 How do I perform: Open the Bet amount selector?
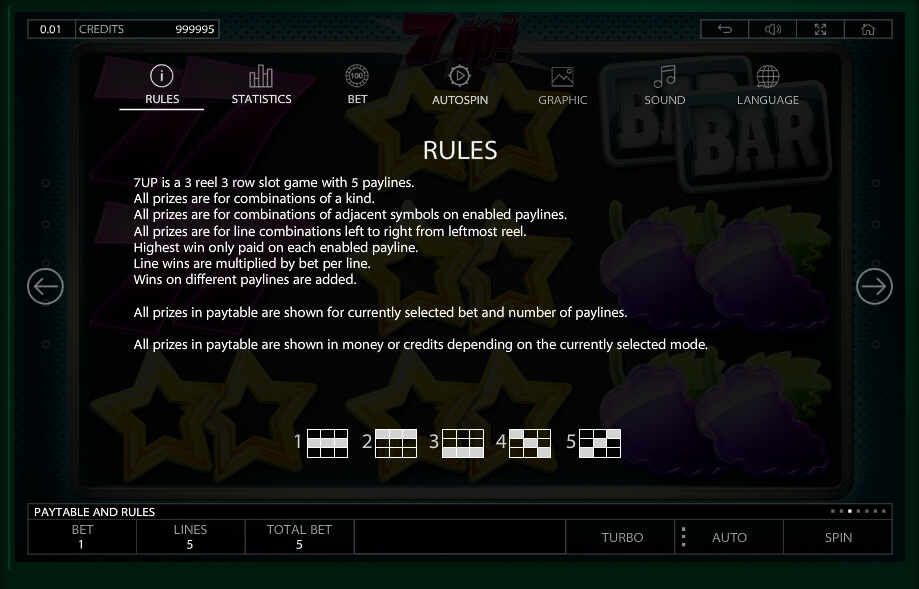[82, 537]
